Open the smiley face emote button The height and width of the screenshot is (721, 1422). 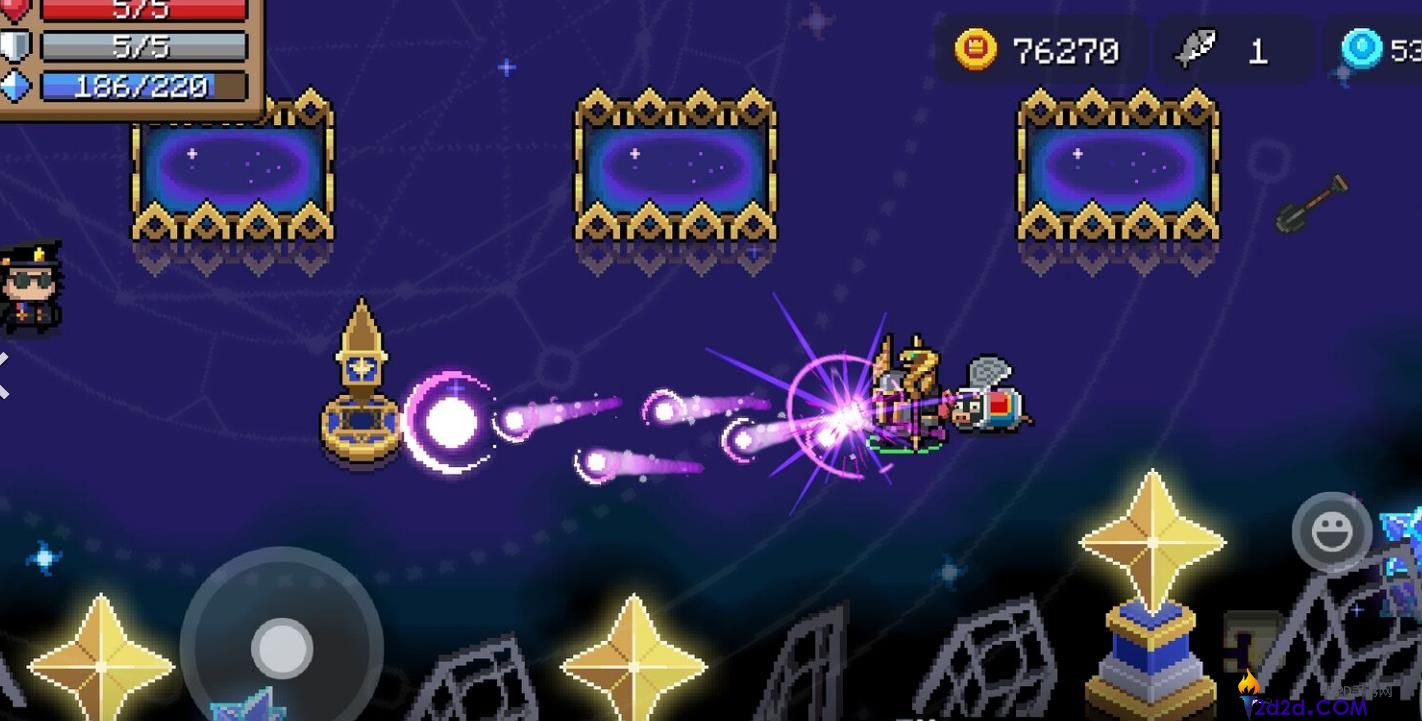point(1331,533)
